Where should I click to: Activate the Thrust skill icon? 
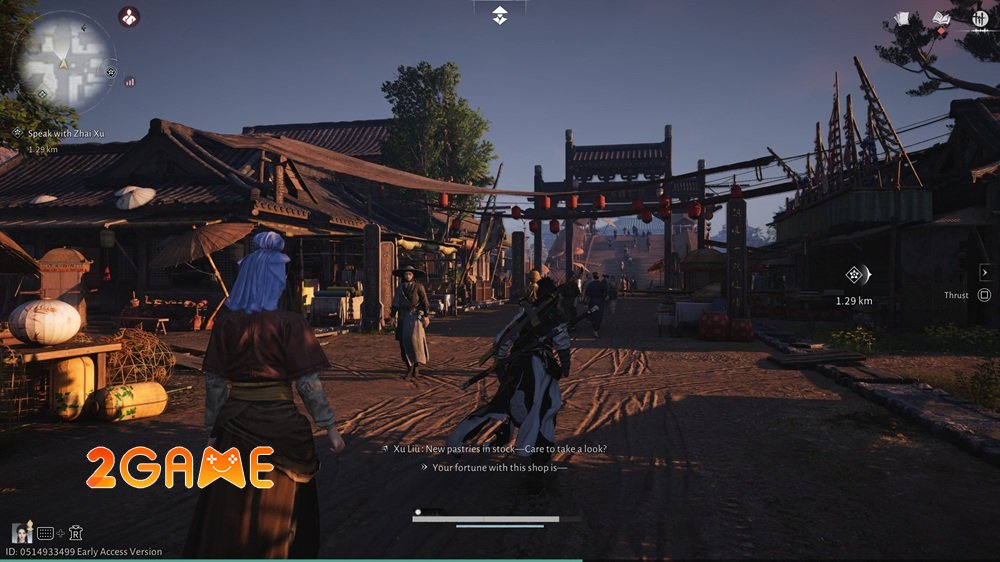(x=984, y=295)
